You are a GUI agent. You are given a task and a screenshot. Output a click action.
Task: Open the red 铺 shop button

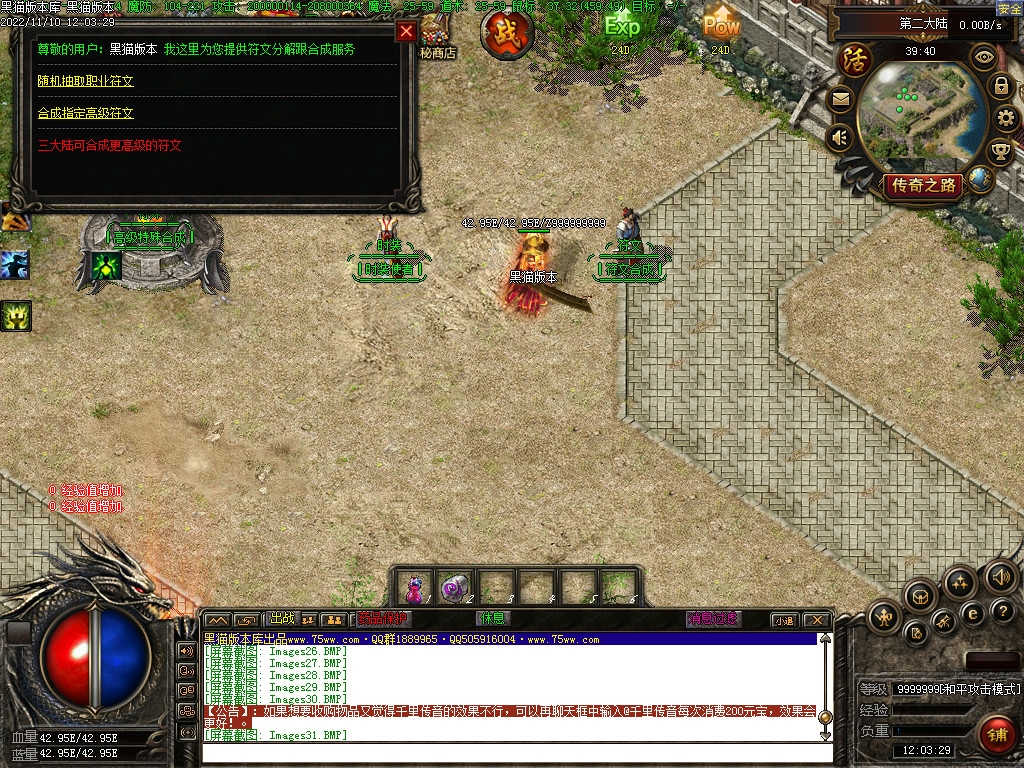pos(996,735)
